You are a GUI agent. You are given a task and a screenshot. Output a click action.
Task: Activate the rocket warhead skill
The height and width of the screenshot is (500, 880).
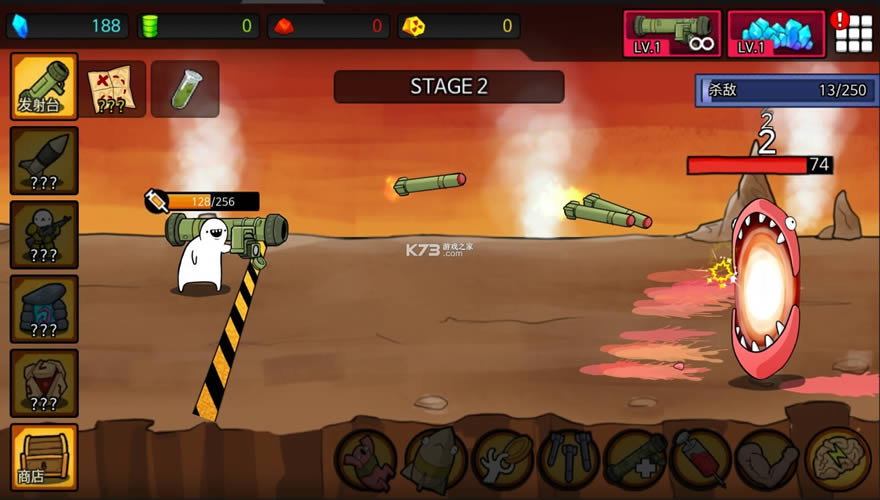[x=433, y=460]
